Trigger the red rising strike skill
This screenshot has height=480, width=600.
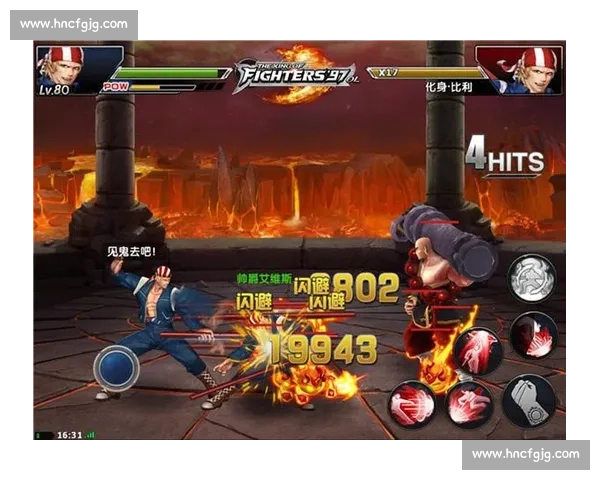point(478,352)
